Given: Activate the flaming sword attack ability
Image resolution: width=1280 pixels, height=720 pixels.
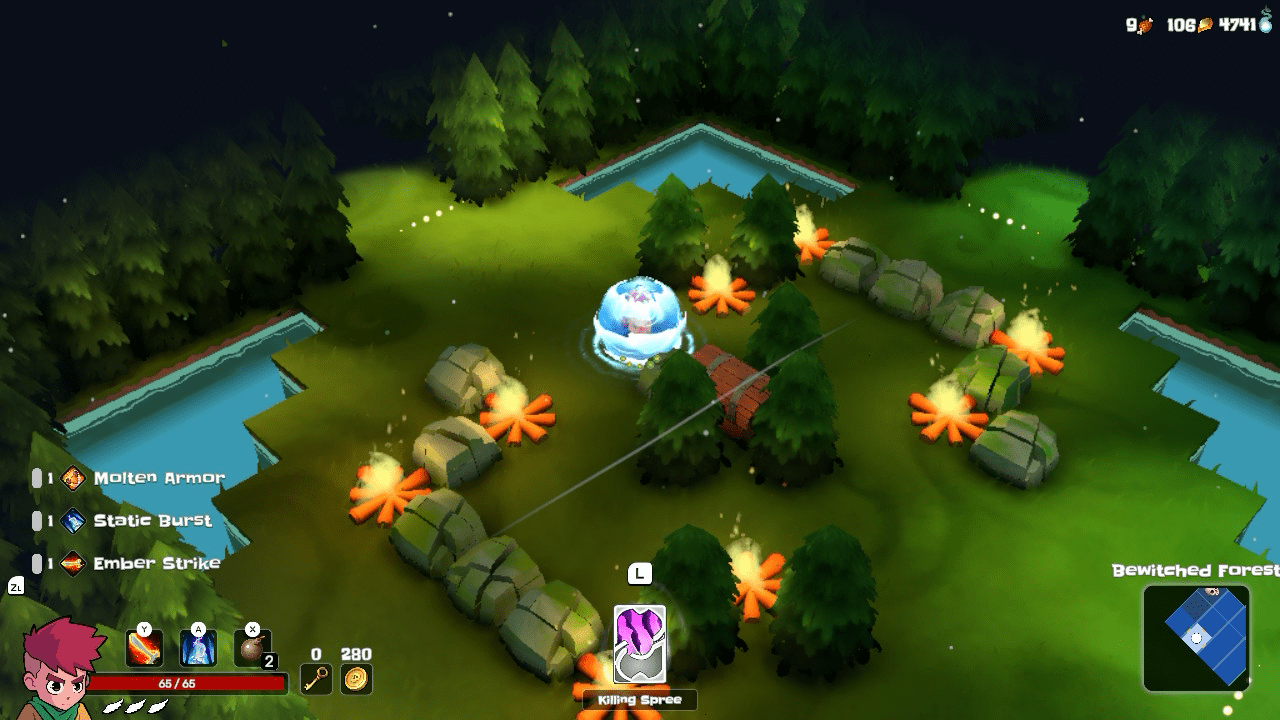Looking at the screenshot, I should tap(144, 648).
